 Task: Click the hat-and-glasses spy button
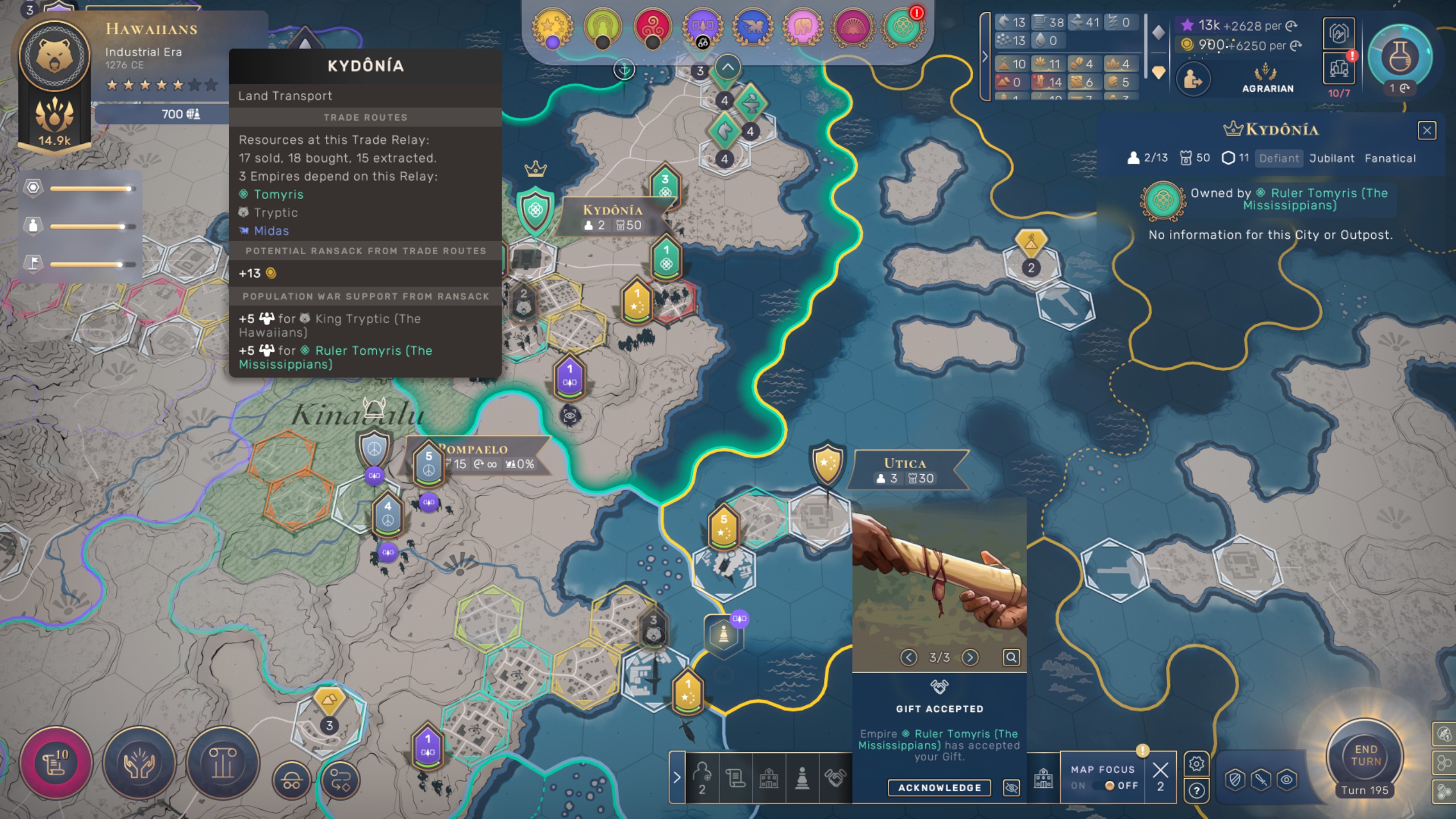[292, 780]
